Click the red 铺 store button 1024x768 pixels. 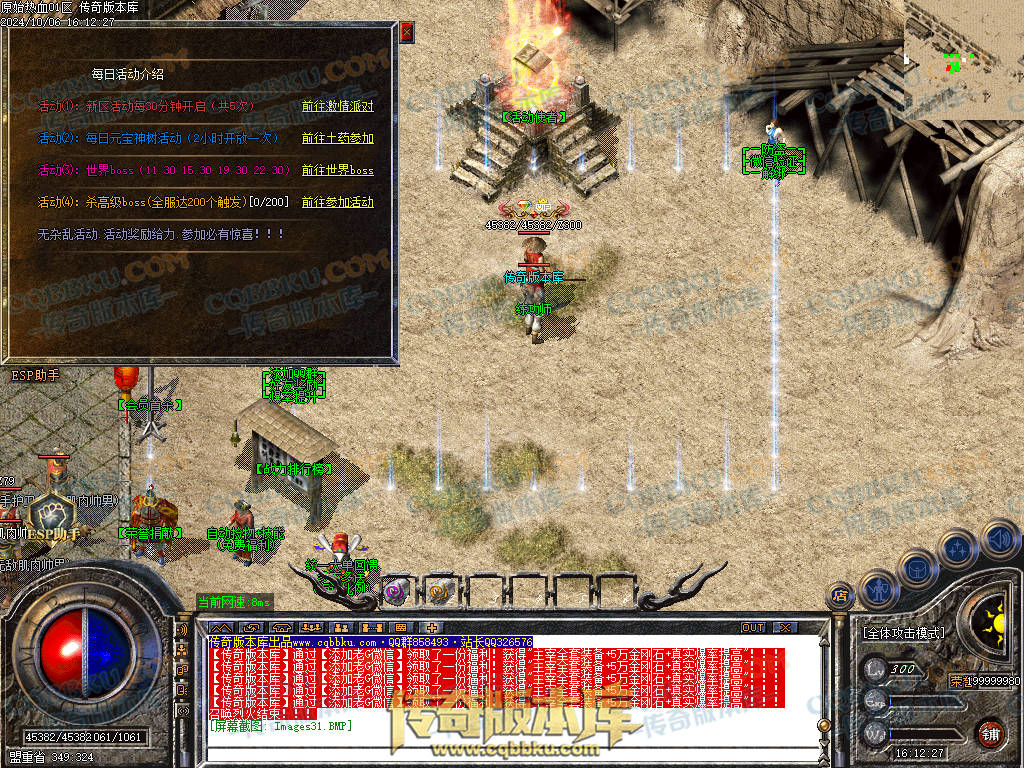[x=991, y=732]
